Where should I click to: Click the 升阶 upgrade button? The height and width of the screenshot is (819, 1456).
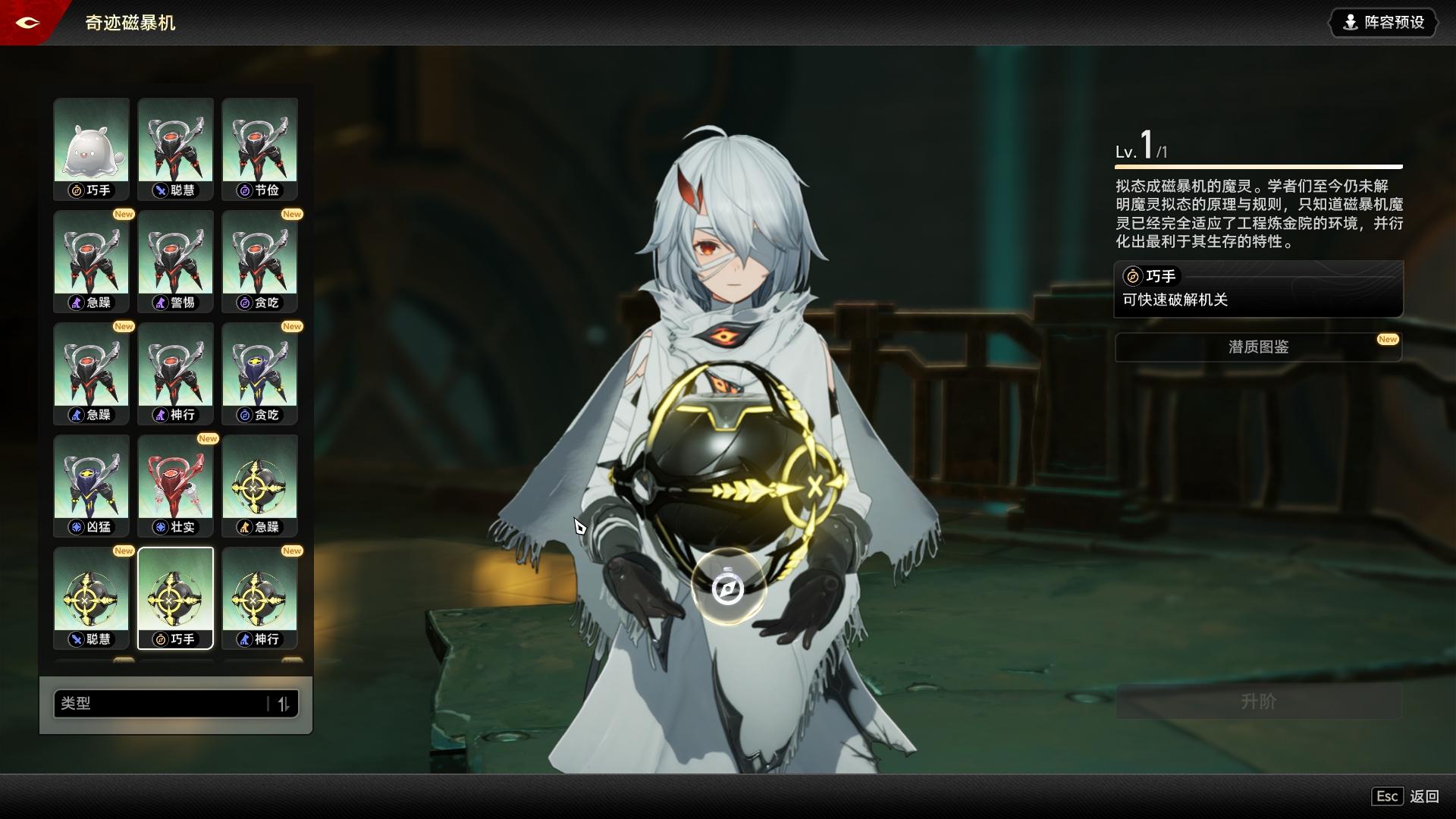coord(1258,701)
